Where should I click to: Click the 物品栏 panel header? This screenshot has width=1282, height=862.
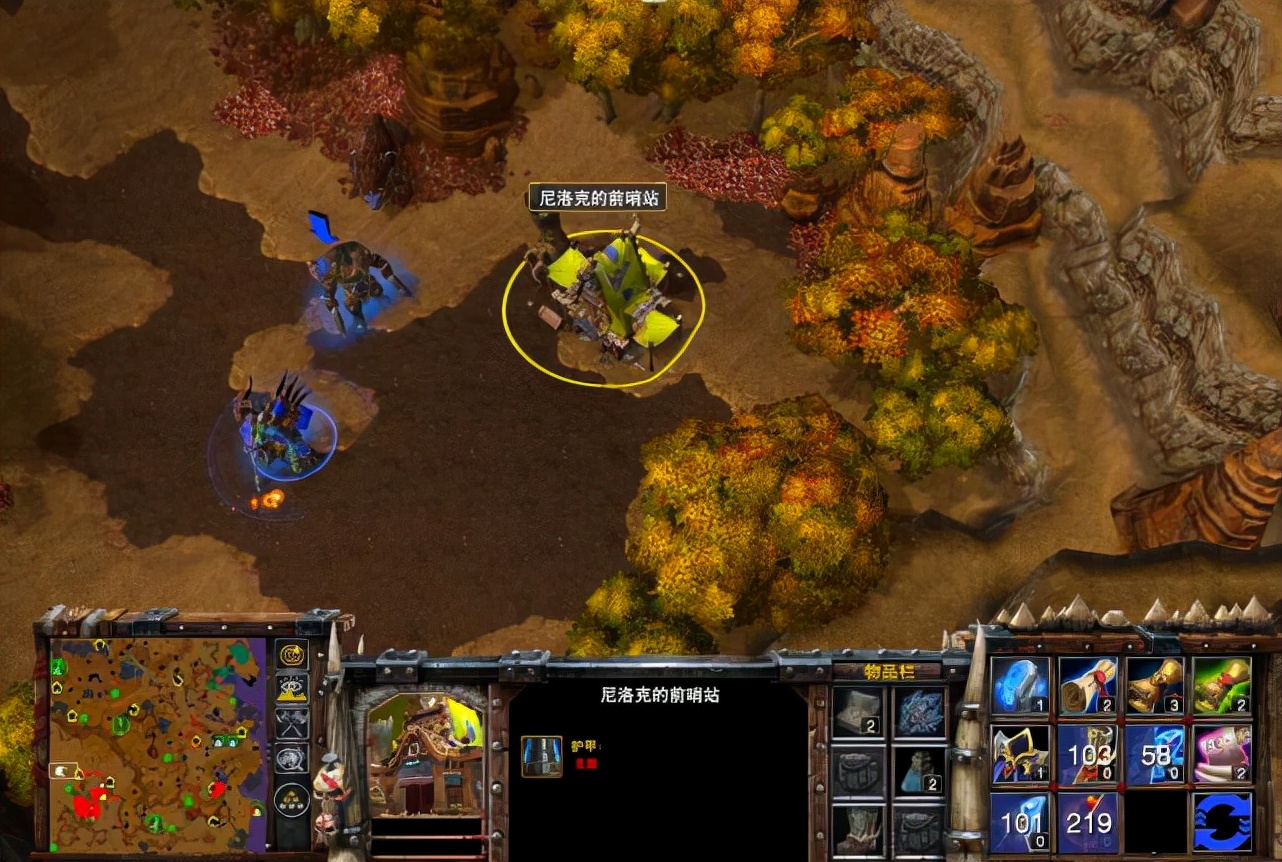890,671
